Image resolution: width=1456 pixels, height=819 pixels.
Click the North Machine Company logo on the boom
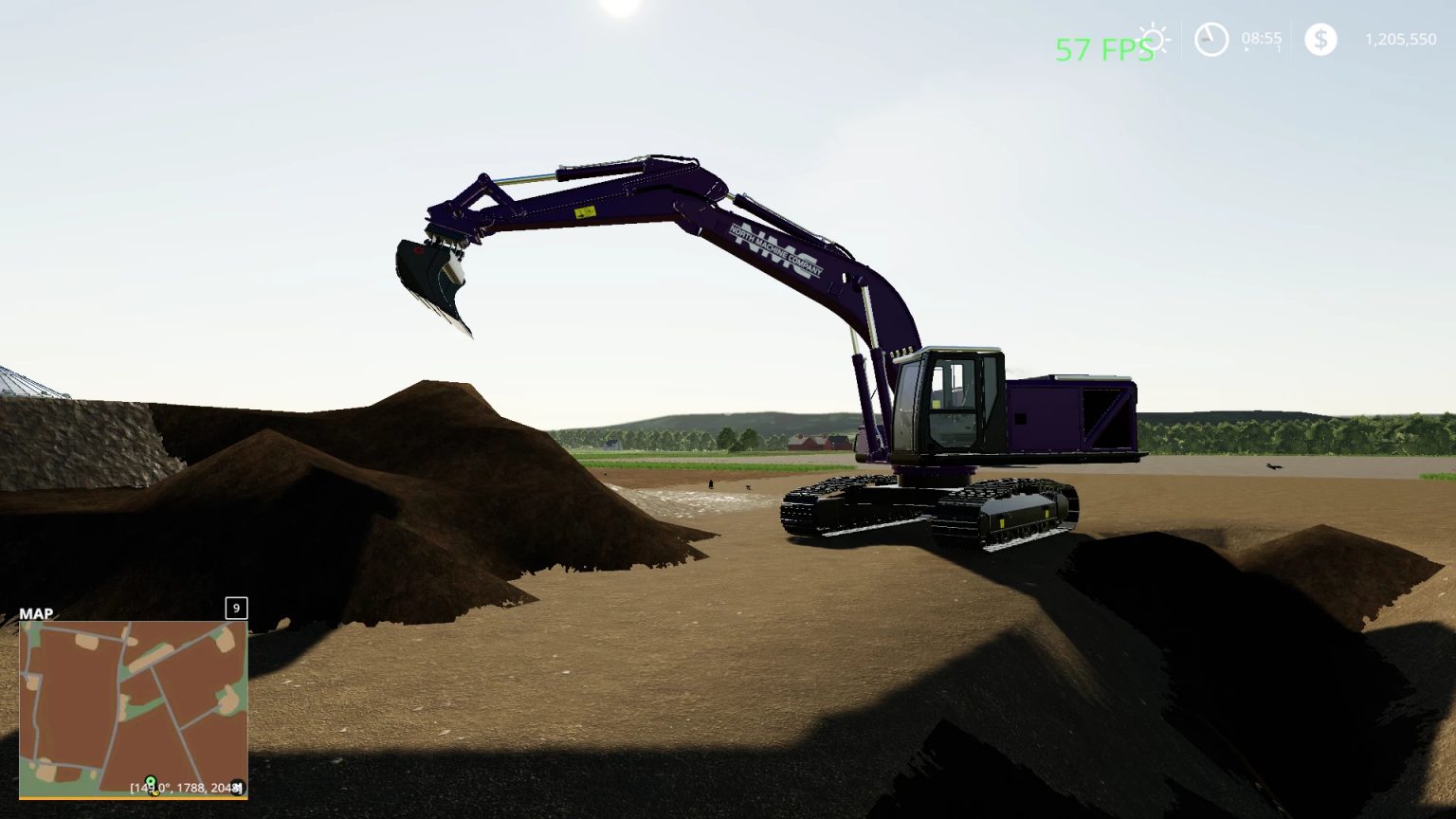click(x=775, y=251)
